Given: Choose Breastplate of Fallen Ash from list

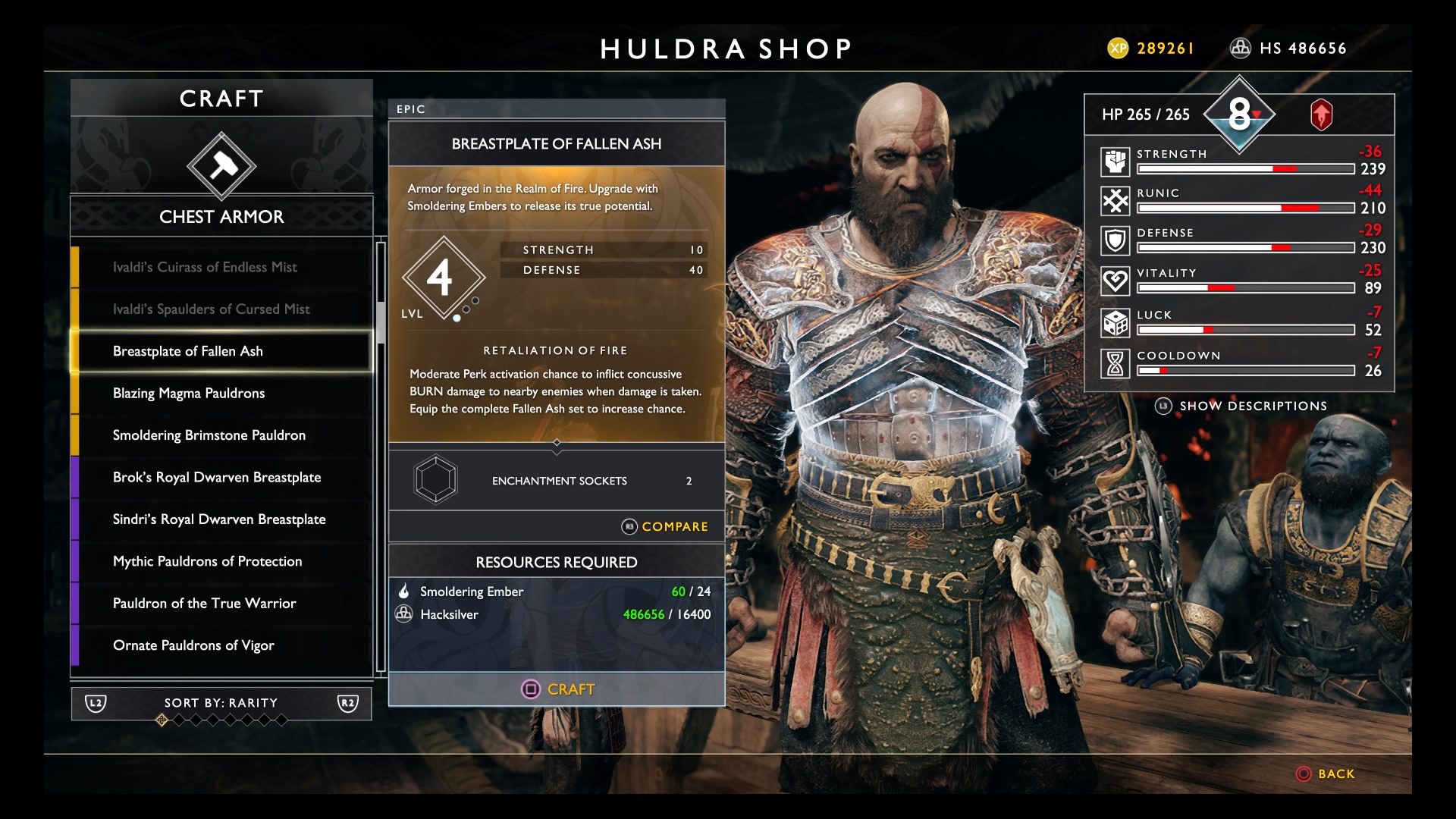Looking at the screenshot, I should coord(188,351).
